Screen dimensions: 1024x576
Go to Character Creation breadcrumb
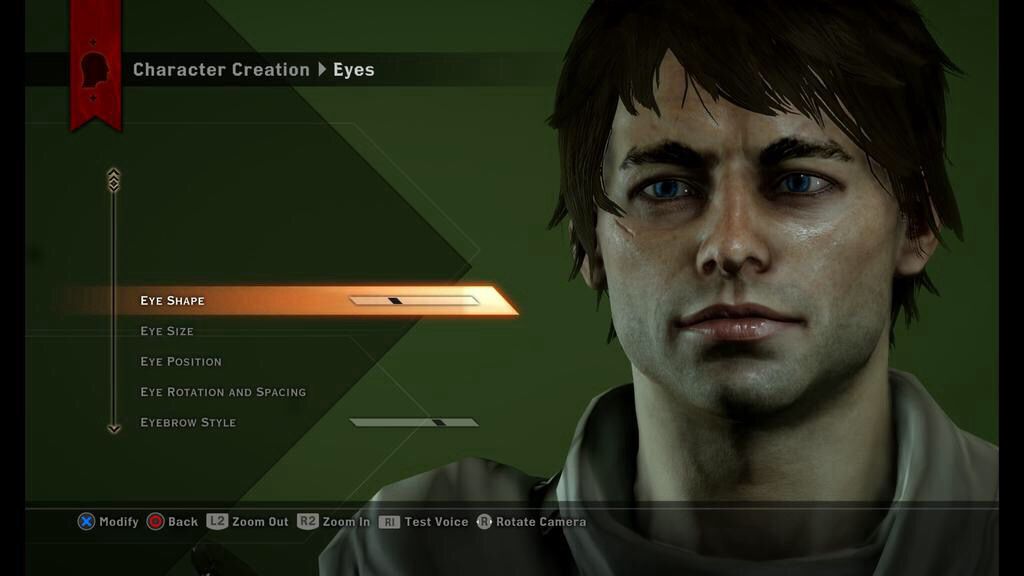coord(221,70)
